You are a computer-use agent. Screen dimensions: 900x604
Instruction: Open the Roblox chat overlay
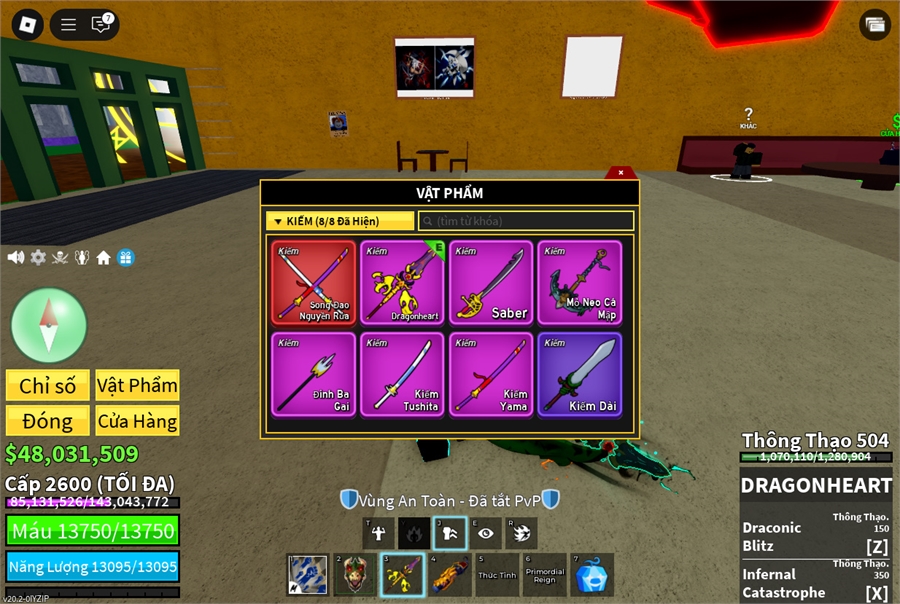100,24
